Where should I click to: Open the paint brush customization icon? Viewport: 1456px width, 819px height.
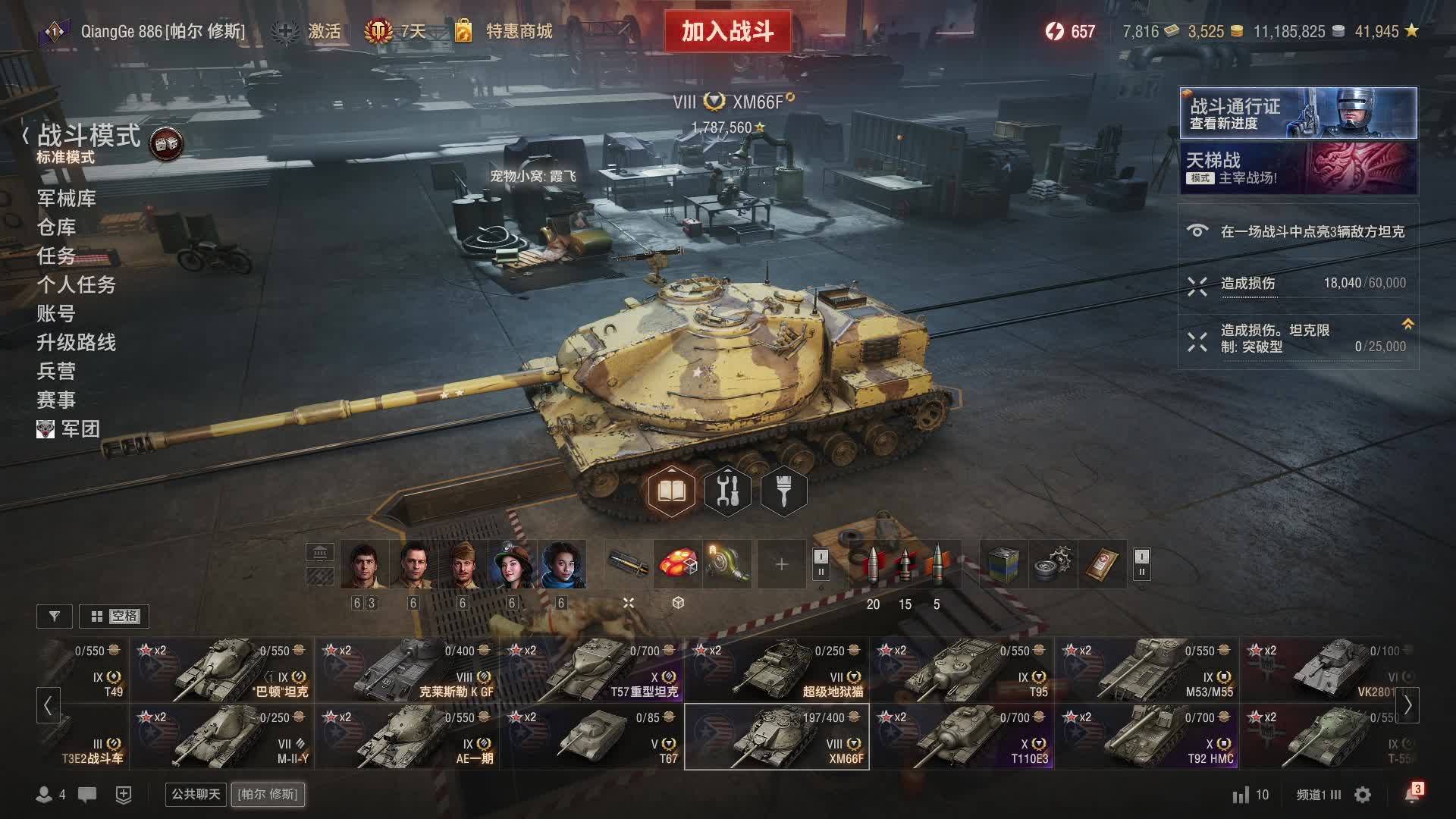point(783,491)
